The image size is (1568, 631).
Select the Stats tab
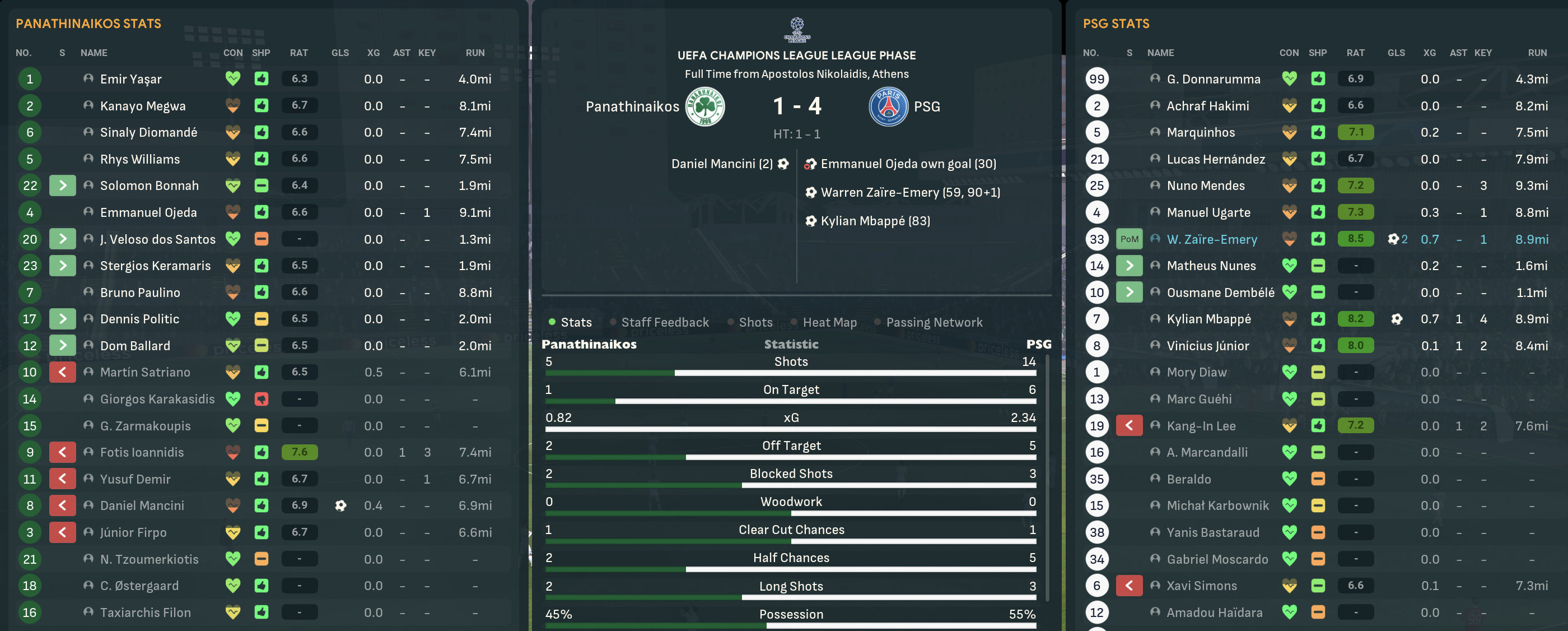pos(575,322)
